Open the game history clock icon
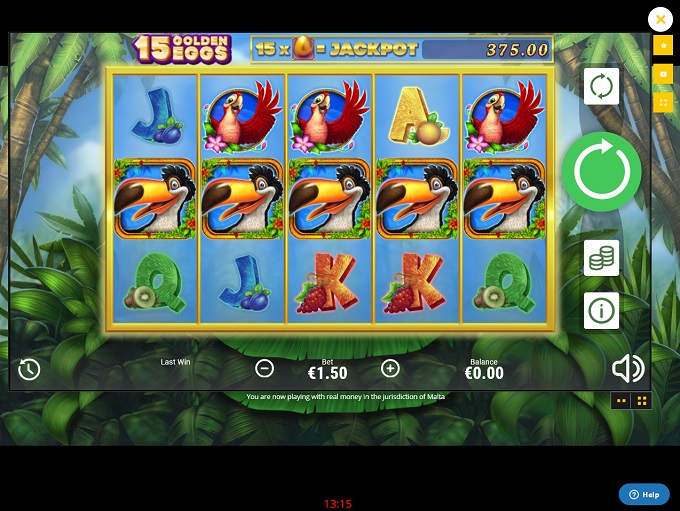 (x=29, y=369)
